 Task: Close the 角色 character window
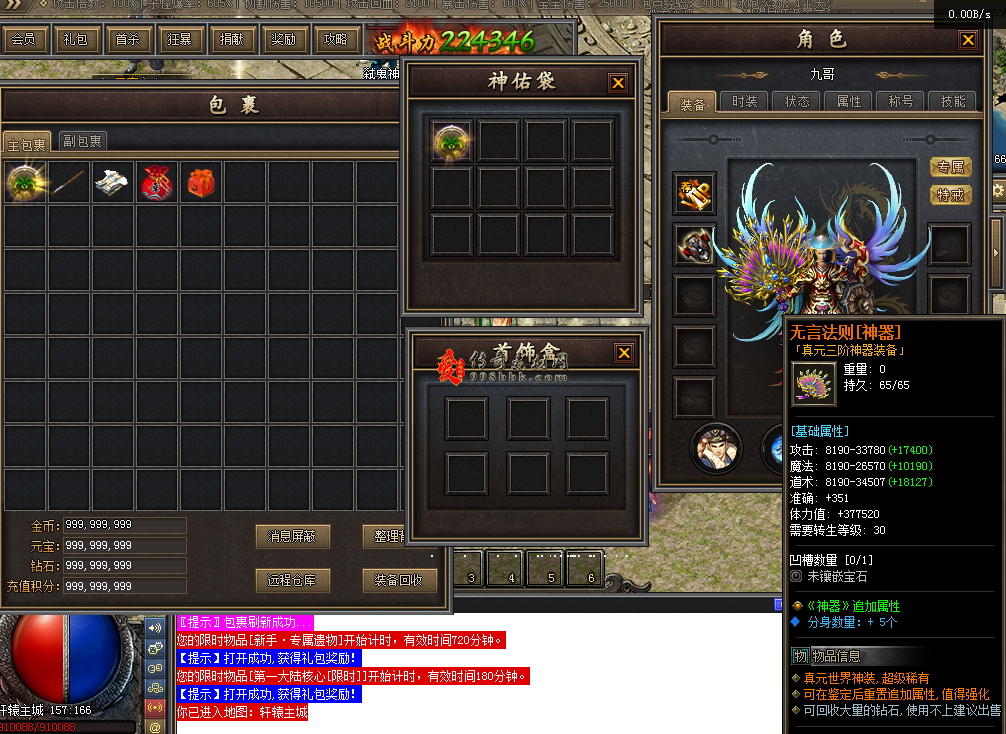tap(967, 40)
